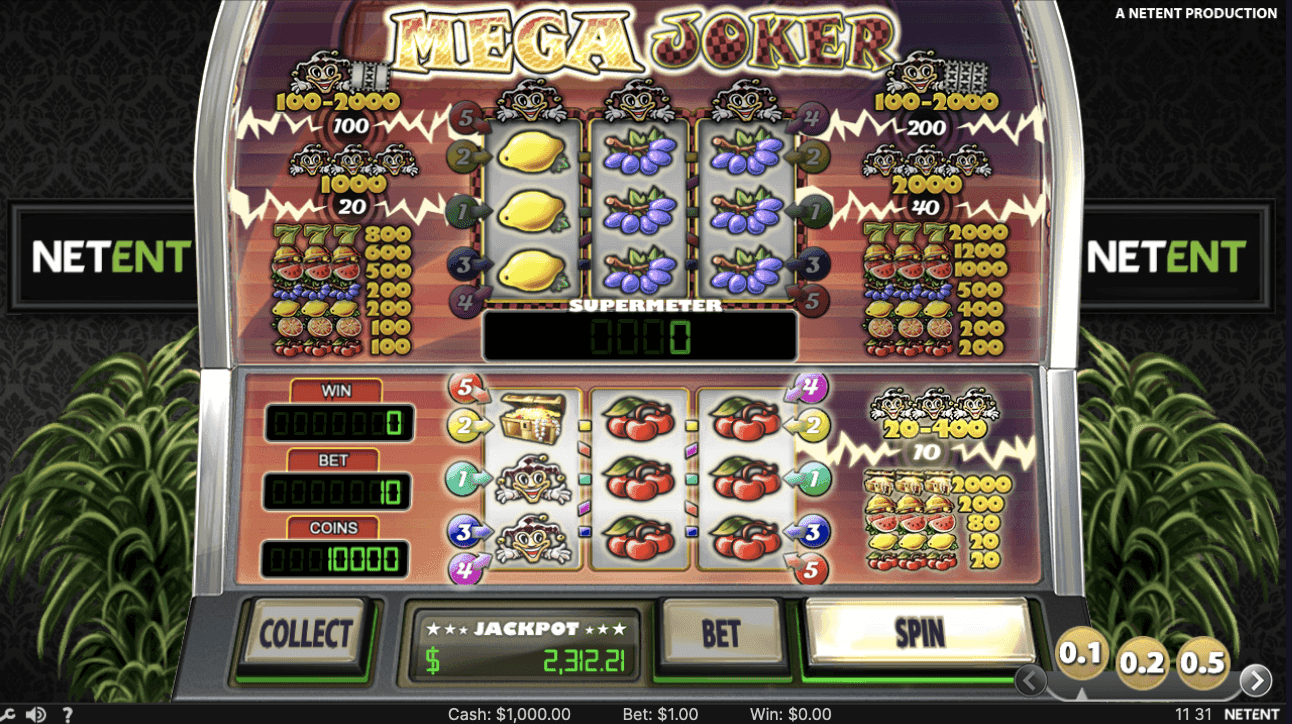This screenshot has height=724, width=1292.
Task: Select the 0.5 coin value
Action: [1201, 662]
